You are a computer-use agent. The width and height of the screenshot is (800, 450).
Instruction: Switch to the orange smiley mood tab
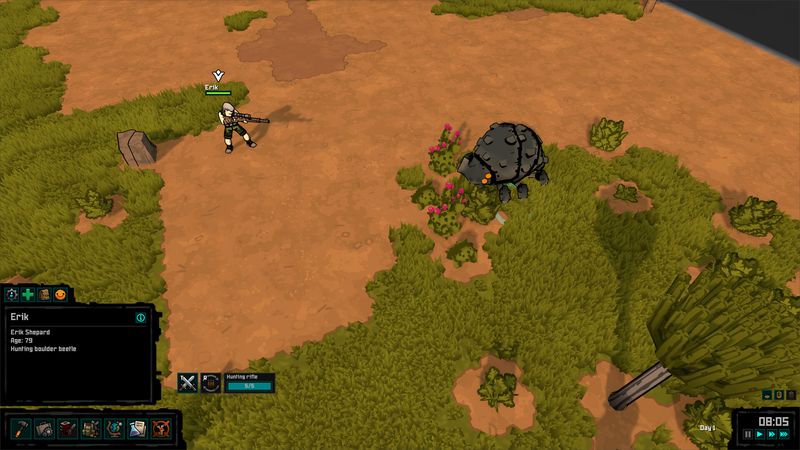tap(60, 294)
